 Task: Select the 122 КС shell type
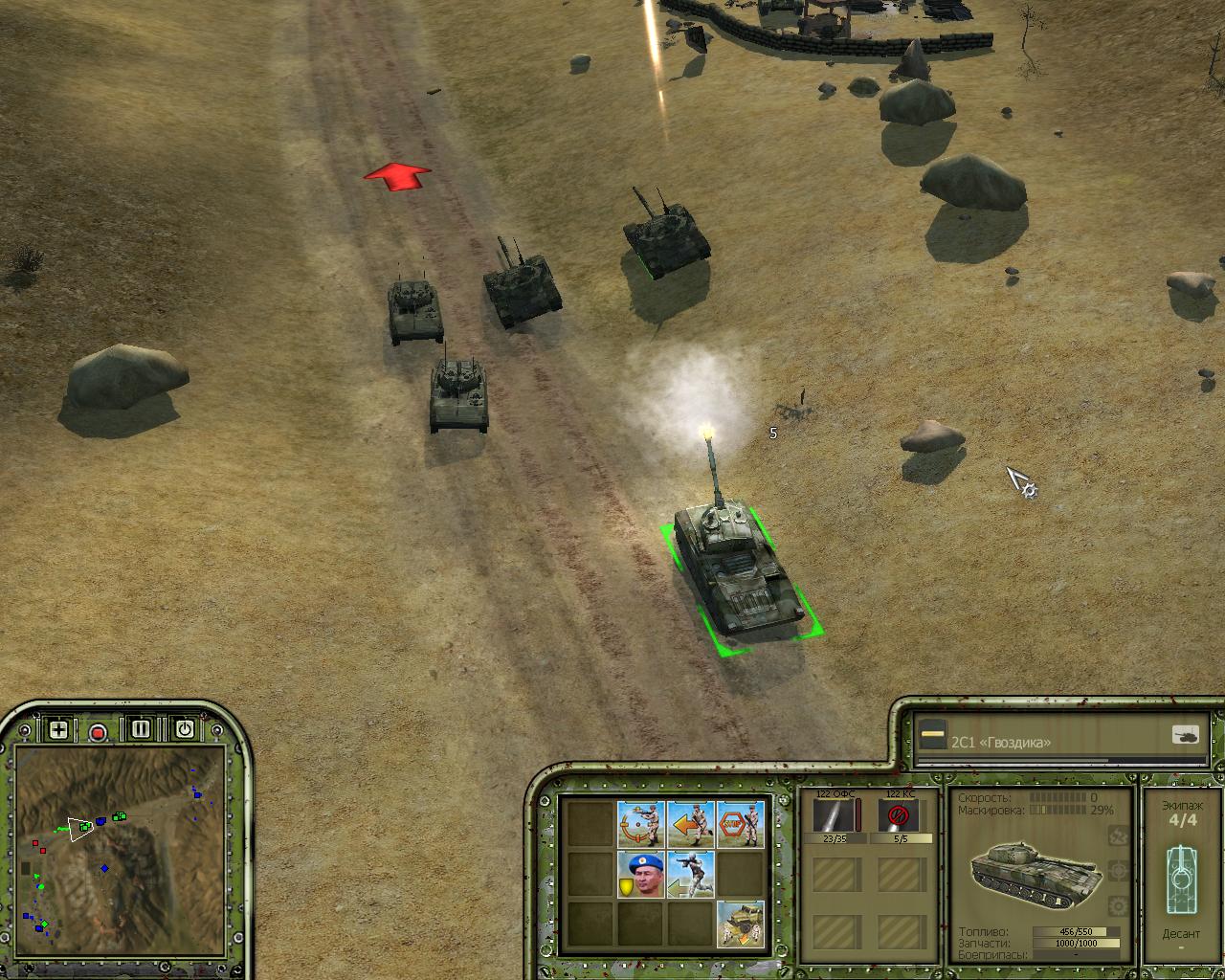click(x=899, y=816)
